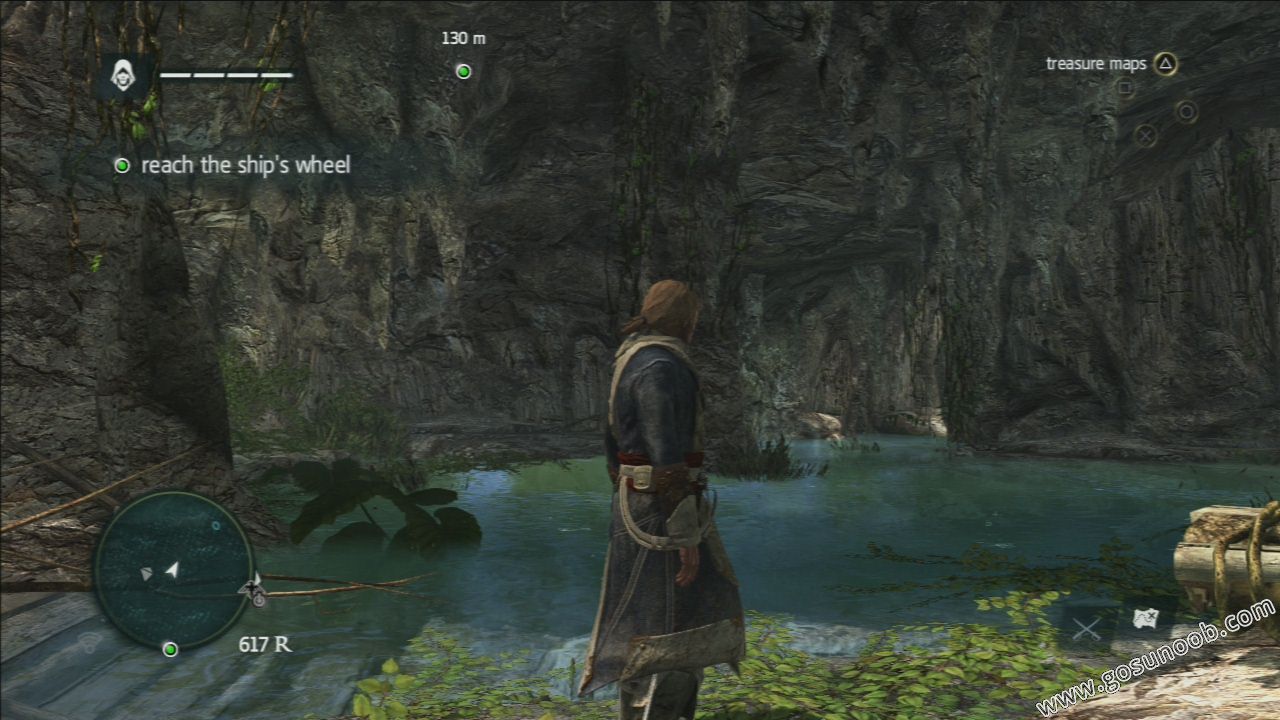The width and height of the screenshot is (1280, 720).
Task: Click the blue ring marker on the minimap
Action: tap(216, 525)
